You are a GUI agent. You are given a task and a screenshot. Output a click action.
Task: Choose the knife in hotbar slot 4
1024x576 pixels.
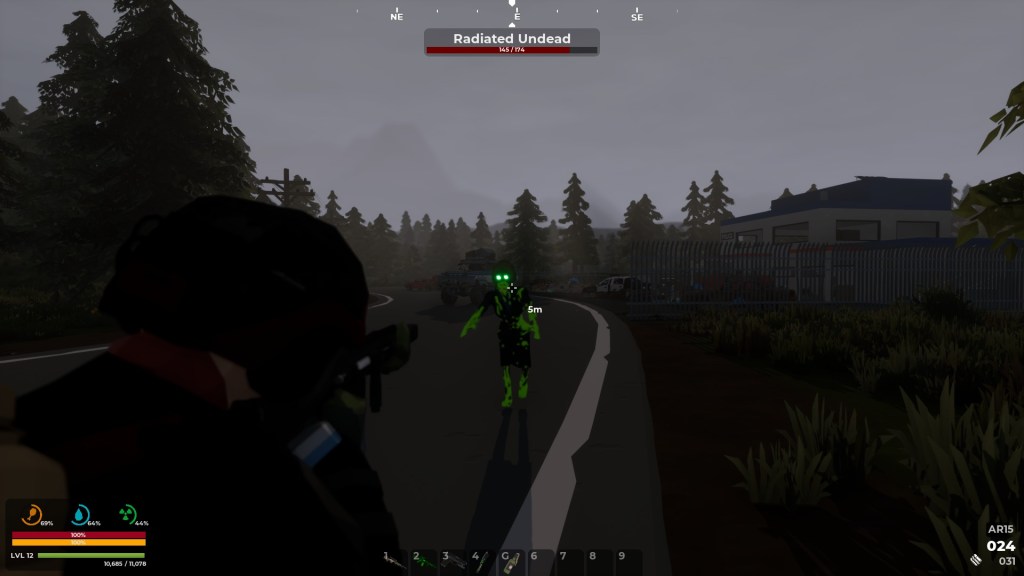[482, 562]
